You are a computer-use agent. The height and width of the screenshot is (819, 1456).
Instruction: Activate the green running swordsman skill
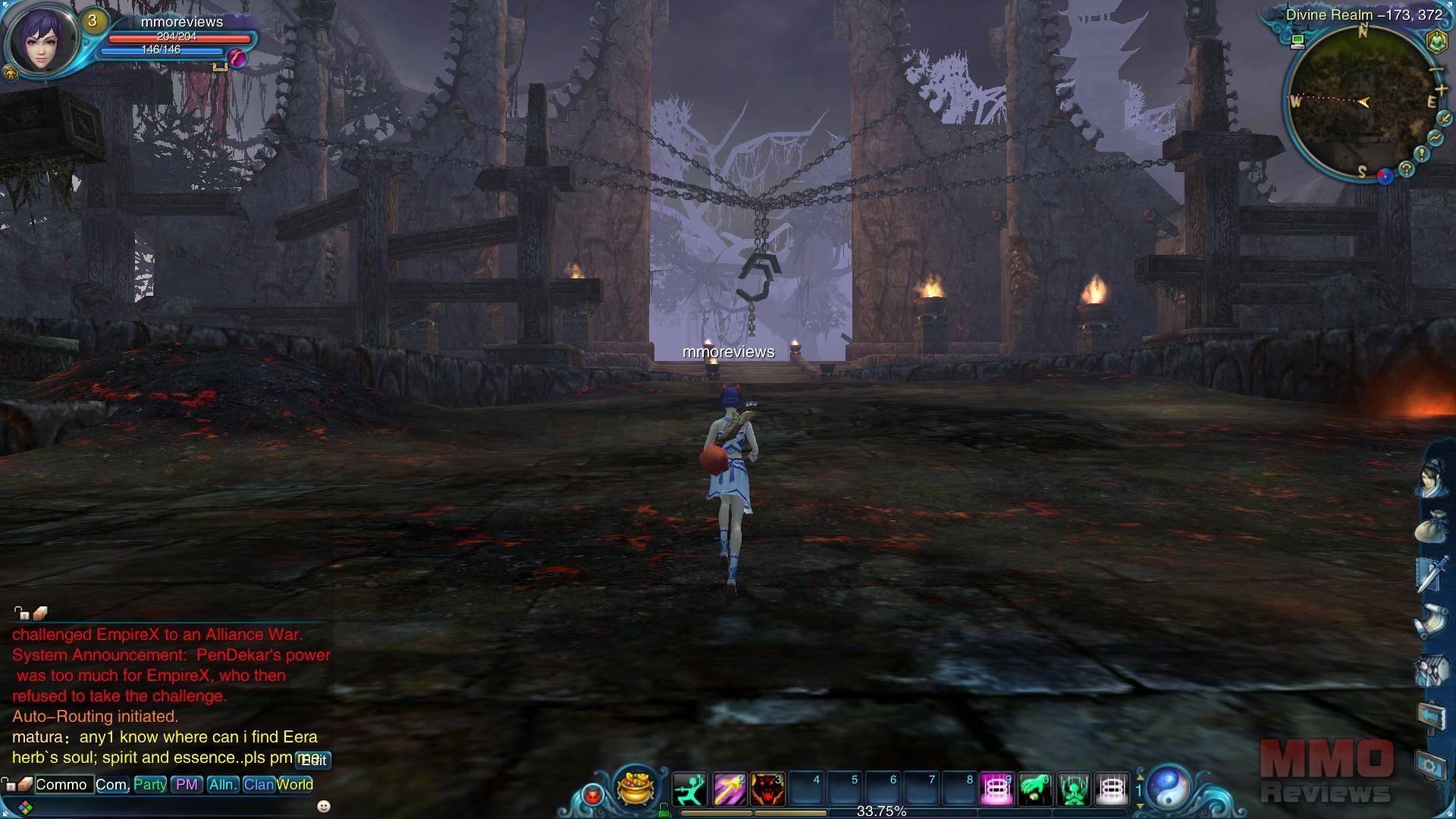pos(689,789)
